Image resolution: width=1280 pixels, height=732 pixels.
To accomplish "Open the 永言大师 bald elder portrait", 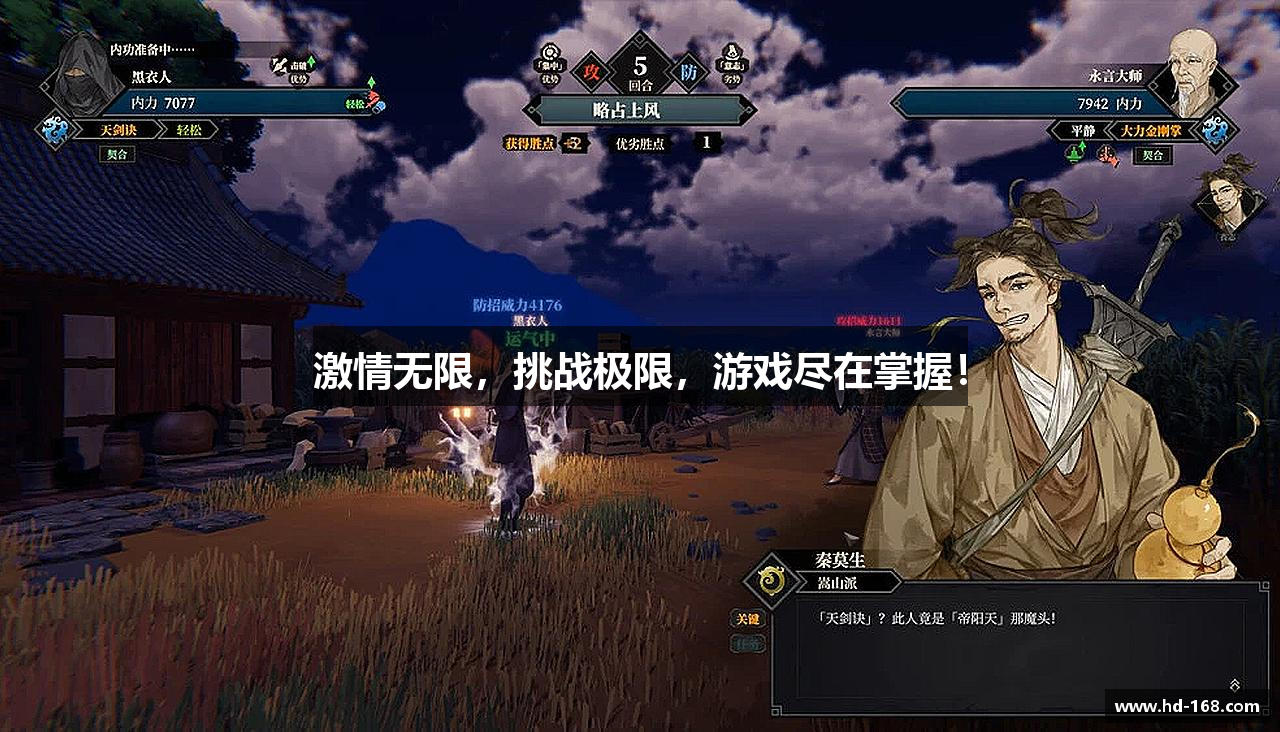I will 1193,73.
